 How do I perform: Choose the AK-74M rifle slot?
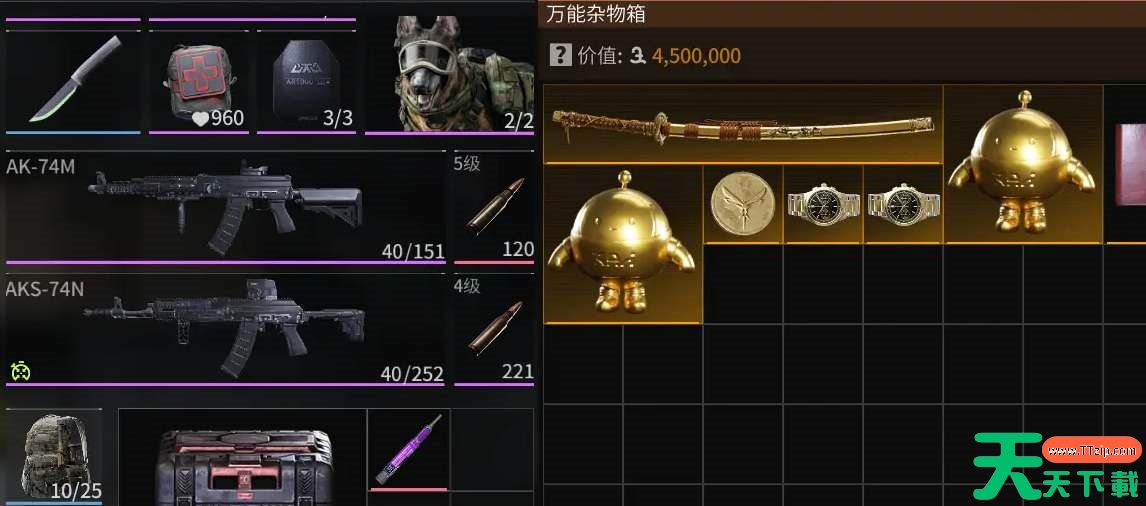225,205
